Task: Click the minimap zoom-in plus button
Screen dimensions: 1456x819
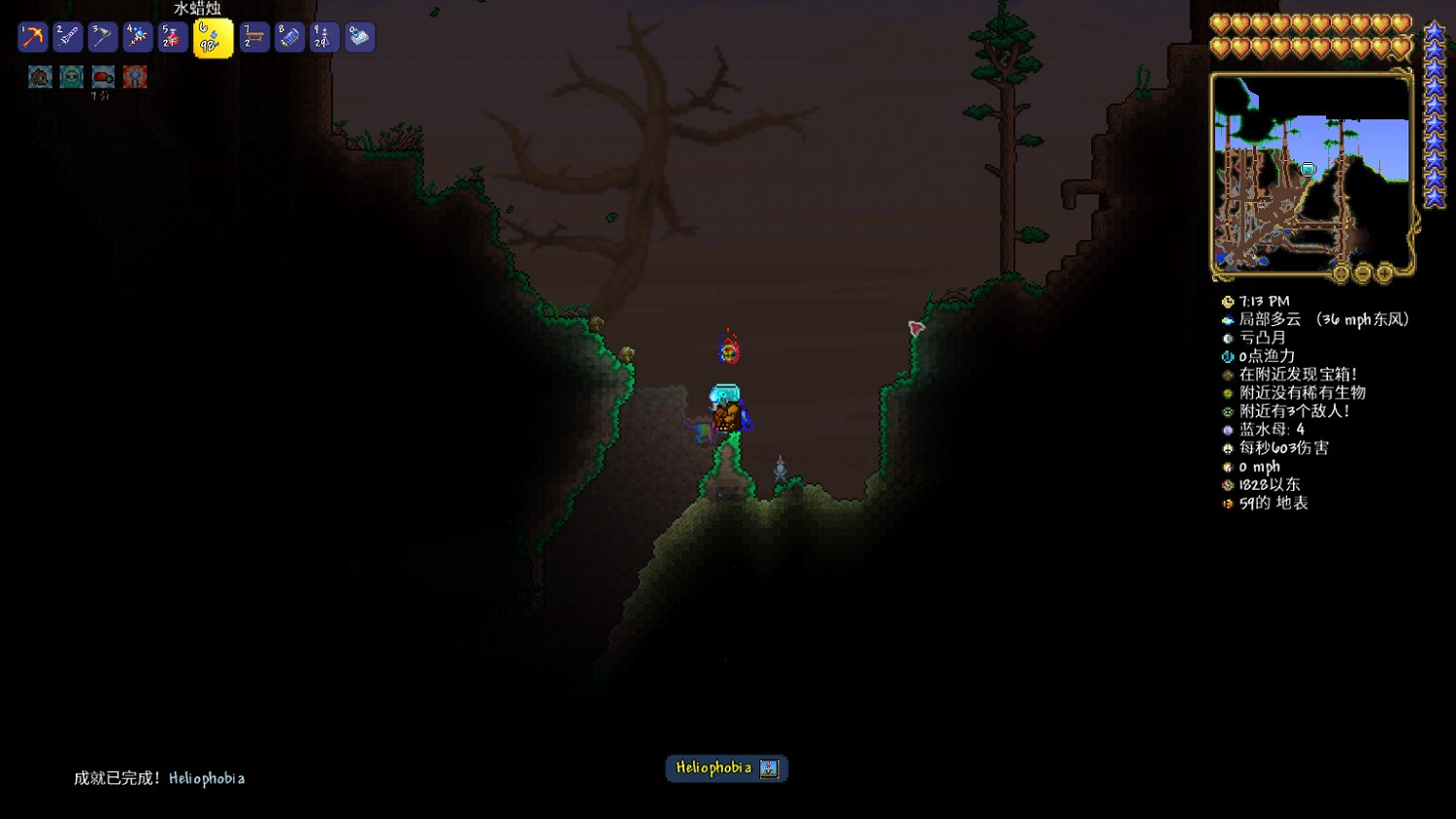Action: coord(1384,274)
